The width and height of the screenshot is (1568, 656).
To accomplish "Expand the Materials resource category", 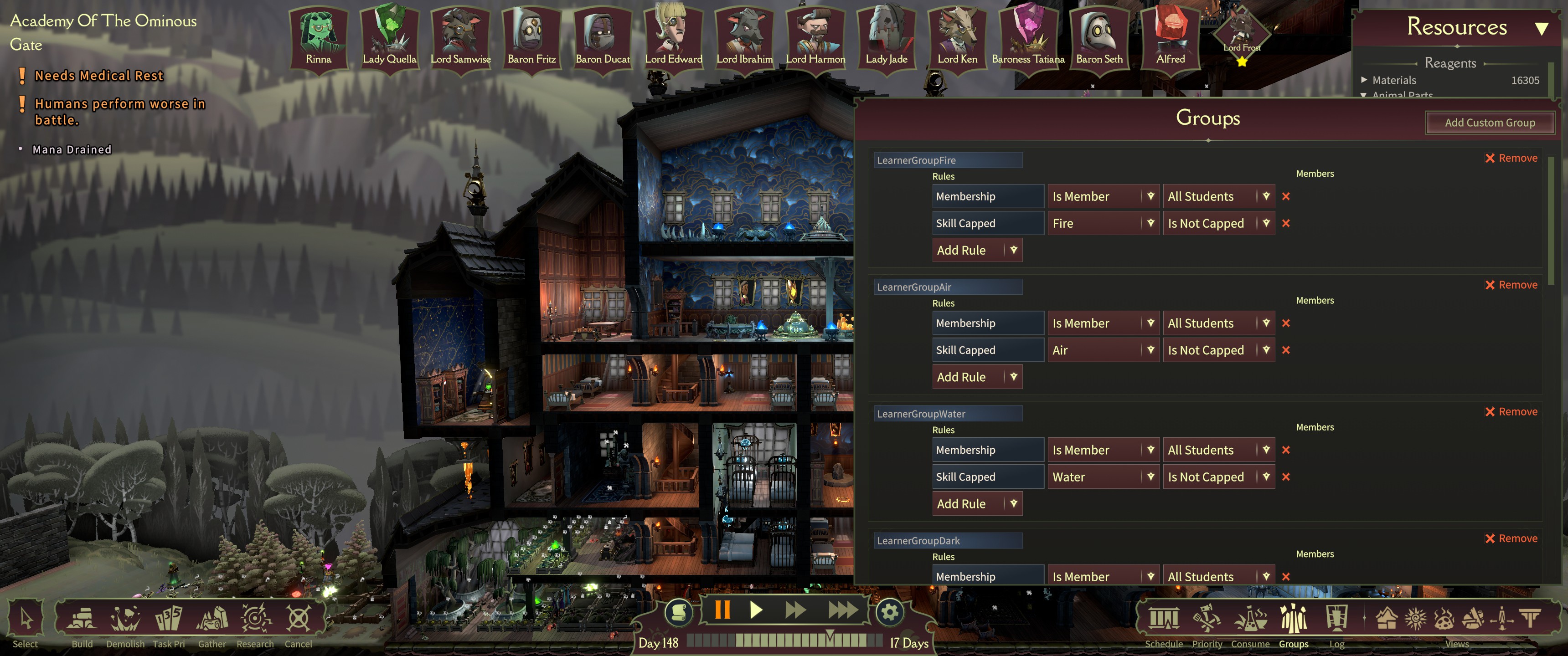I will coord(1364,80).
